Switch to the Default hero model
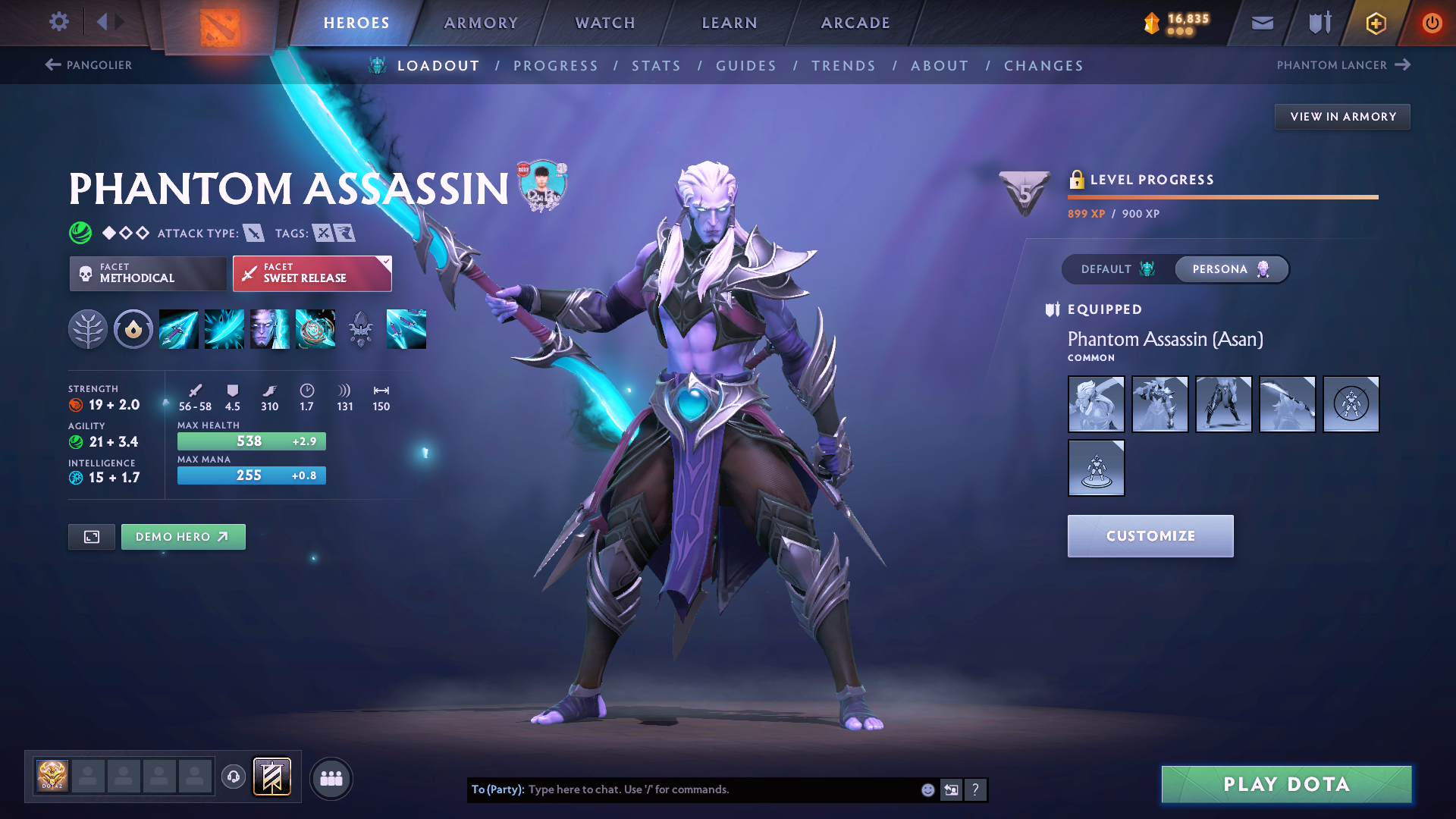The width and height of the screenshot is (1456, 819). coord(1117,269)
